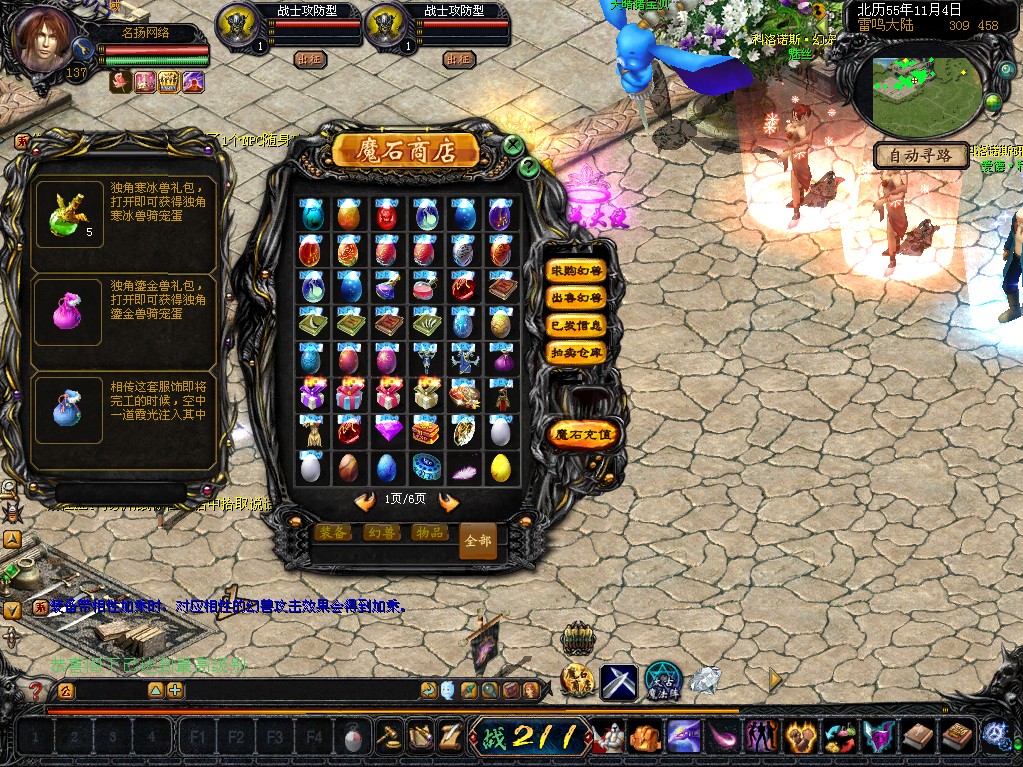
Task: Click the 求购幻兽 button
Action: (576, 271)
